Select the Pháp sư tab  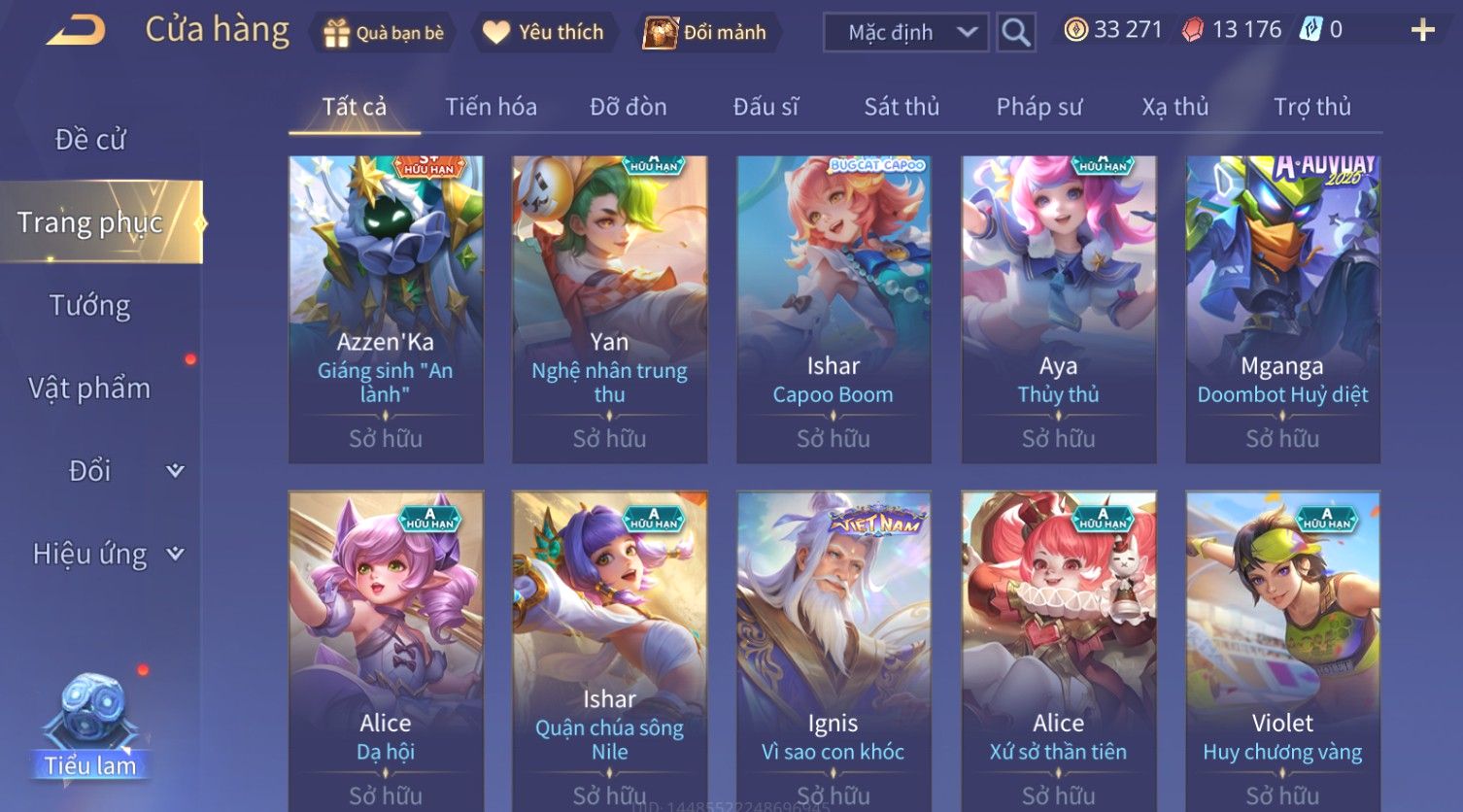coord(1038,107)
